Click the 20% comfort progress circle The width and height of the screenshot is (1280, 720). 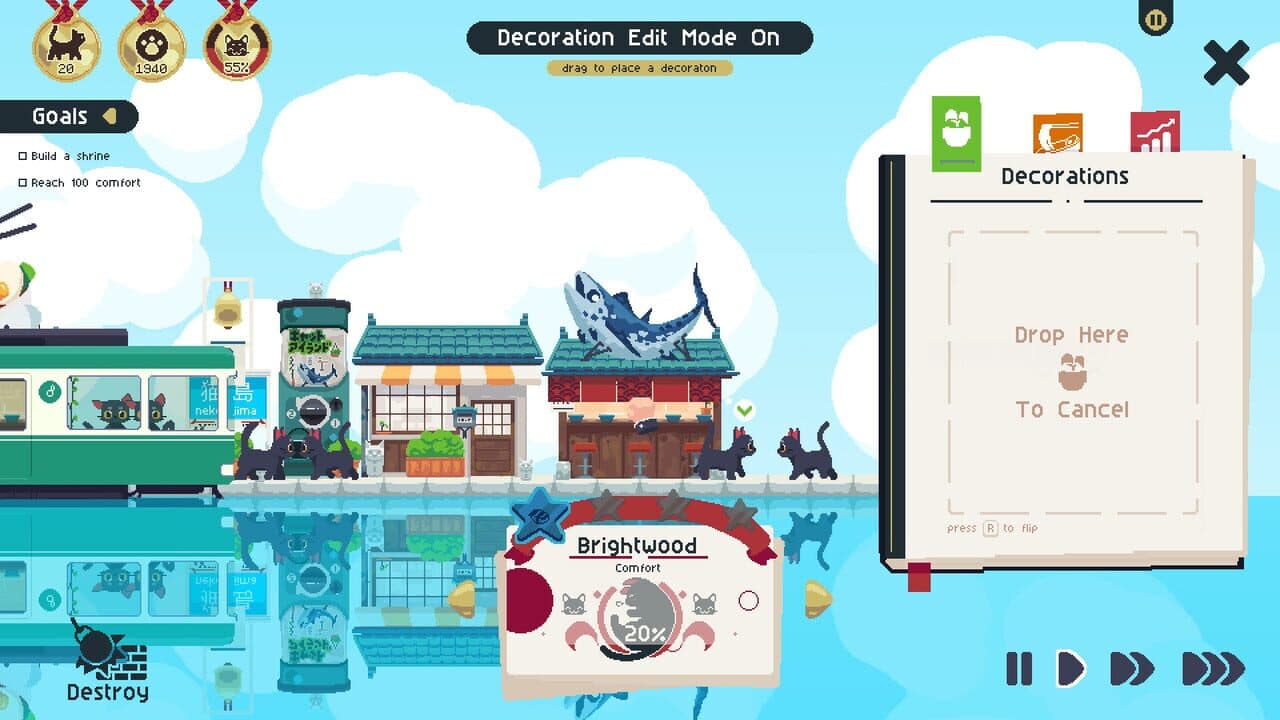637,617
